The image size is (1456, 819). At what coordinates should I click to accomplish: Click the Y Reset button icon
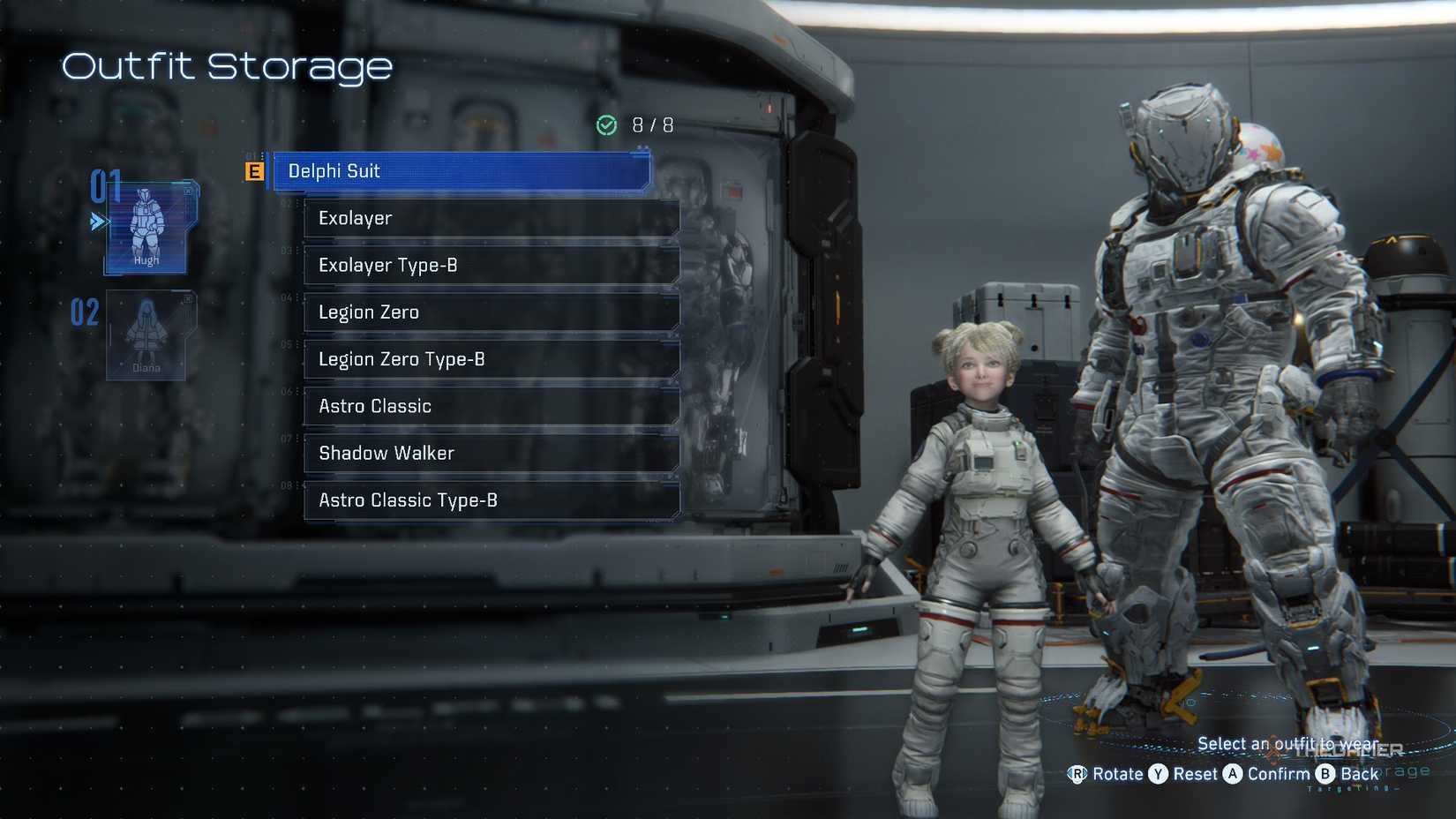pos(1157,775)
